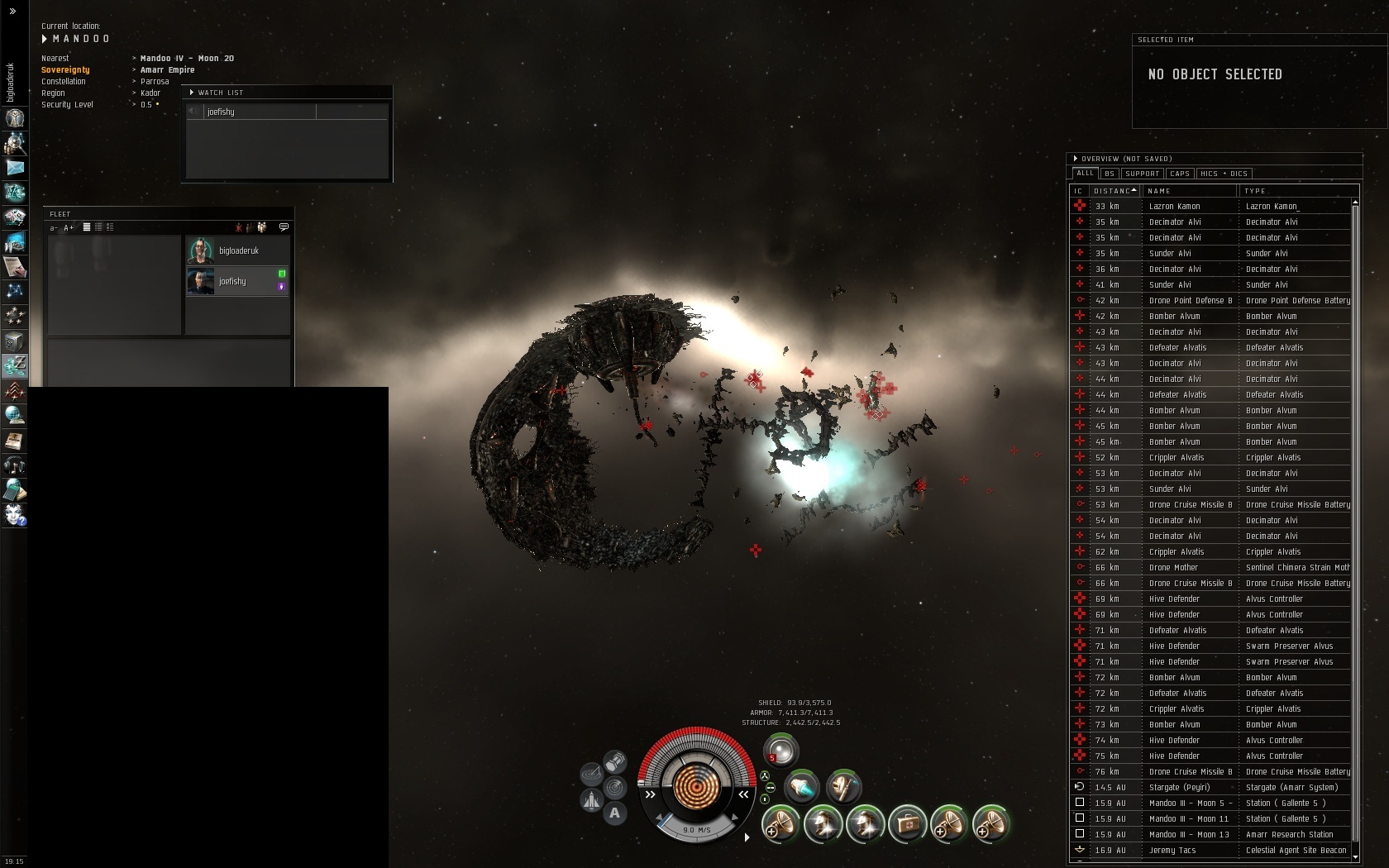Open the cargo hold icon by the HUD
The width and height of the screenshot is (1389, 868).
point(615,761)
